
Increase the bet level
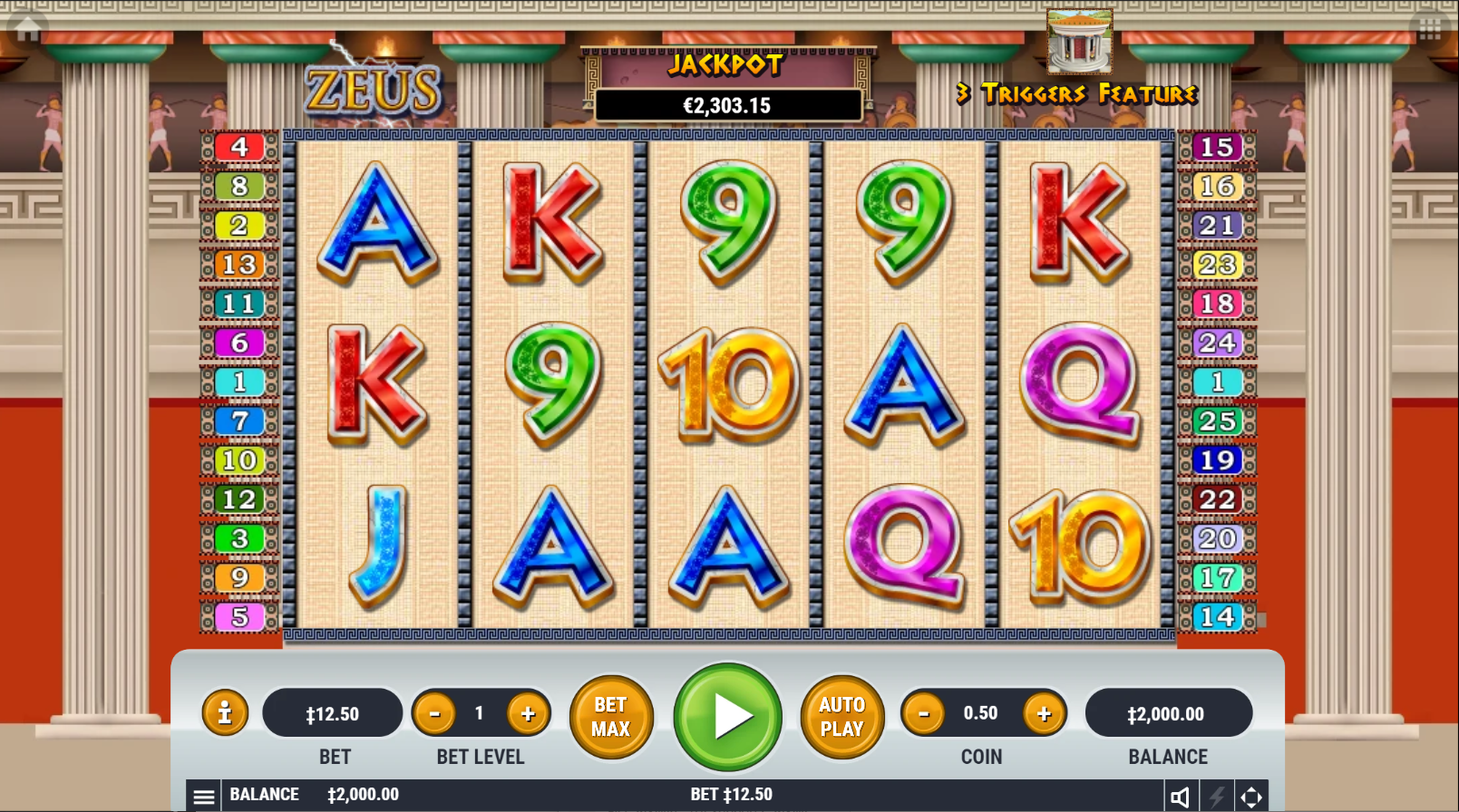(x=528, y=714)
